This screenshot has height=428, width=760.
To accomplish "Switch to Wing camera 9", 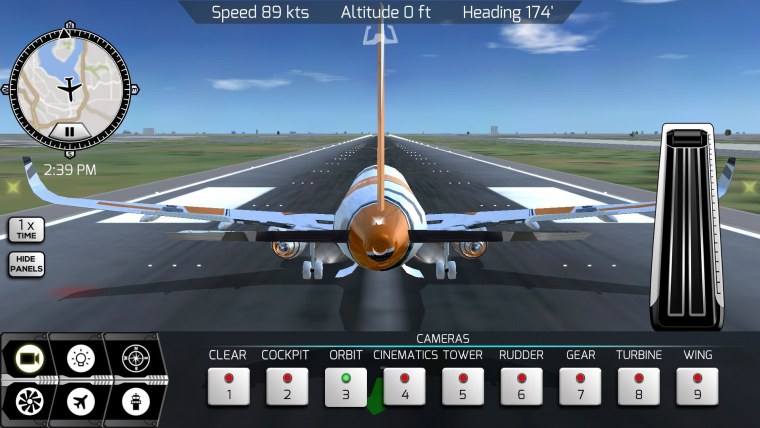I will 697,386.
